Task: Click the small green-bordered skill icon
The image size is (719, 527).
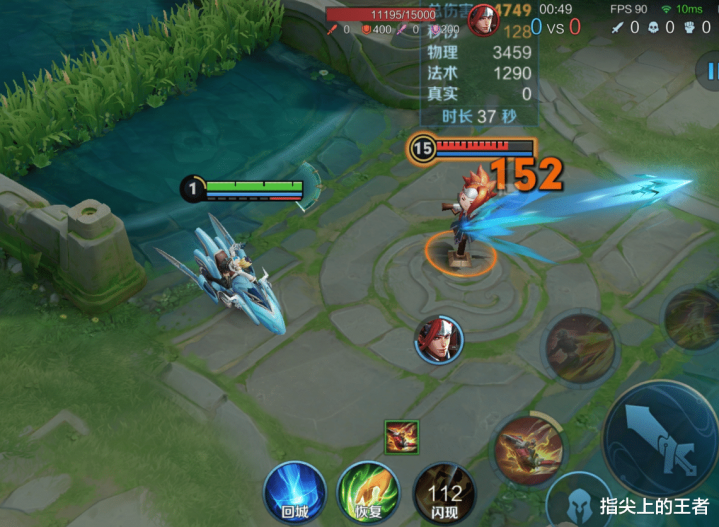Action: point(402,437)
